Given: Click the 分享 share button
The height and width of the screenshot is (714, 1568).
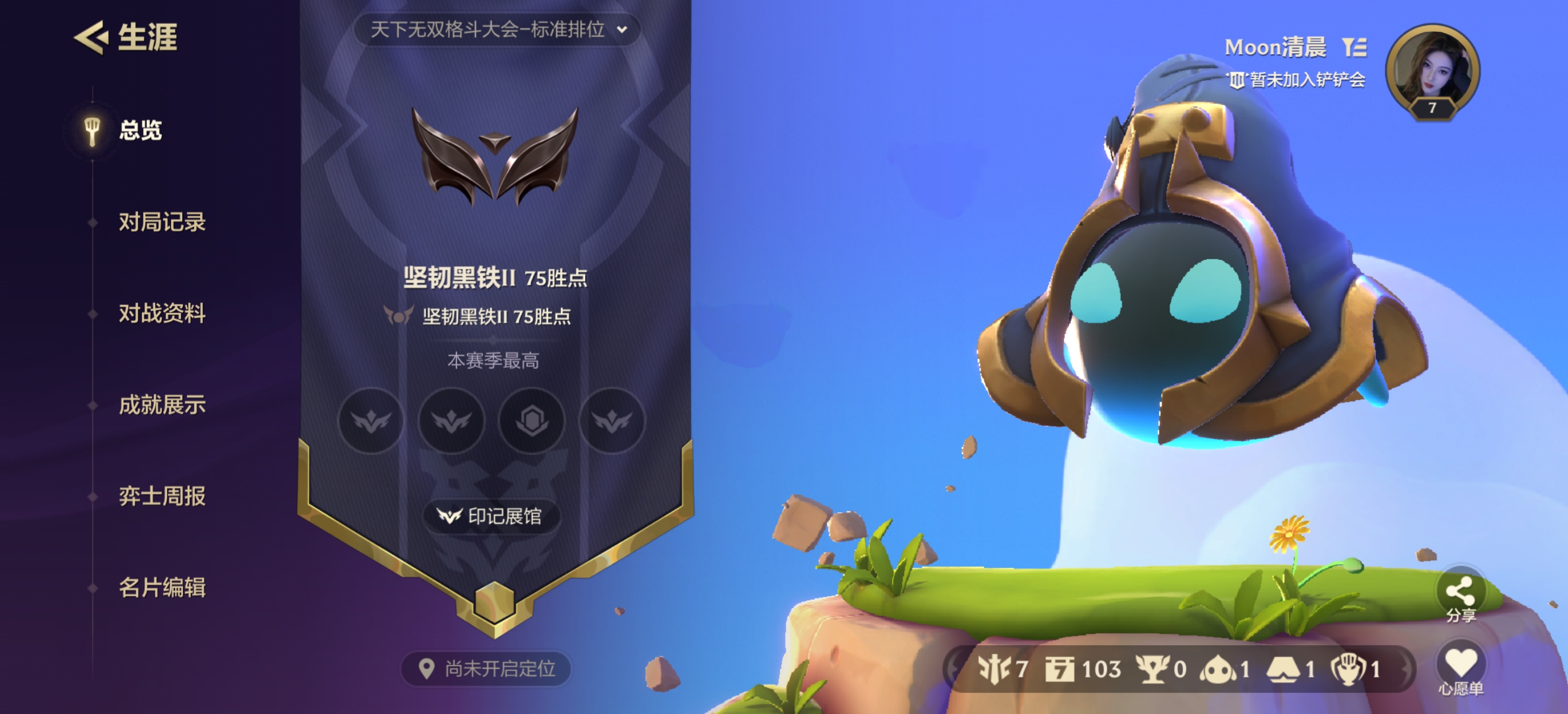Looking at the screenshot, I should point(1460,596).
